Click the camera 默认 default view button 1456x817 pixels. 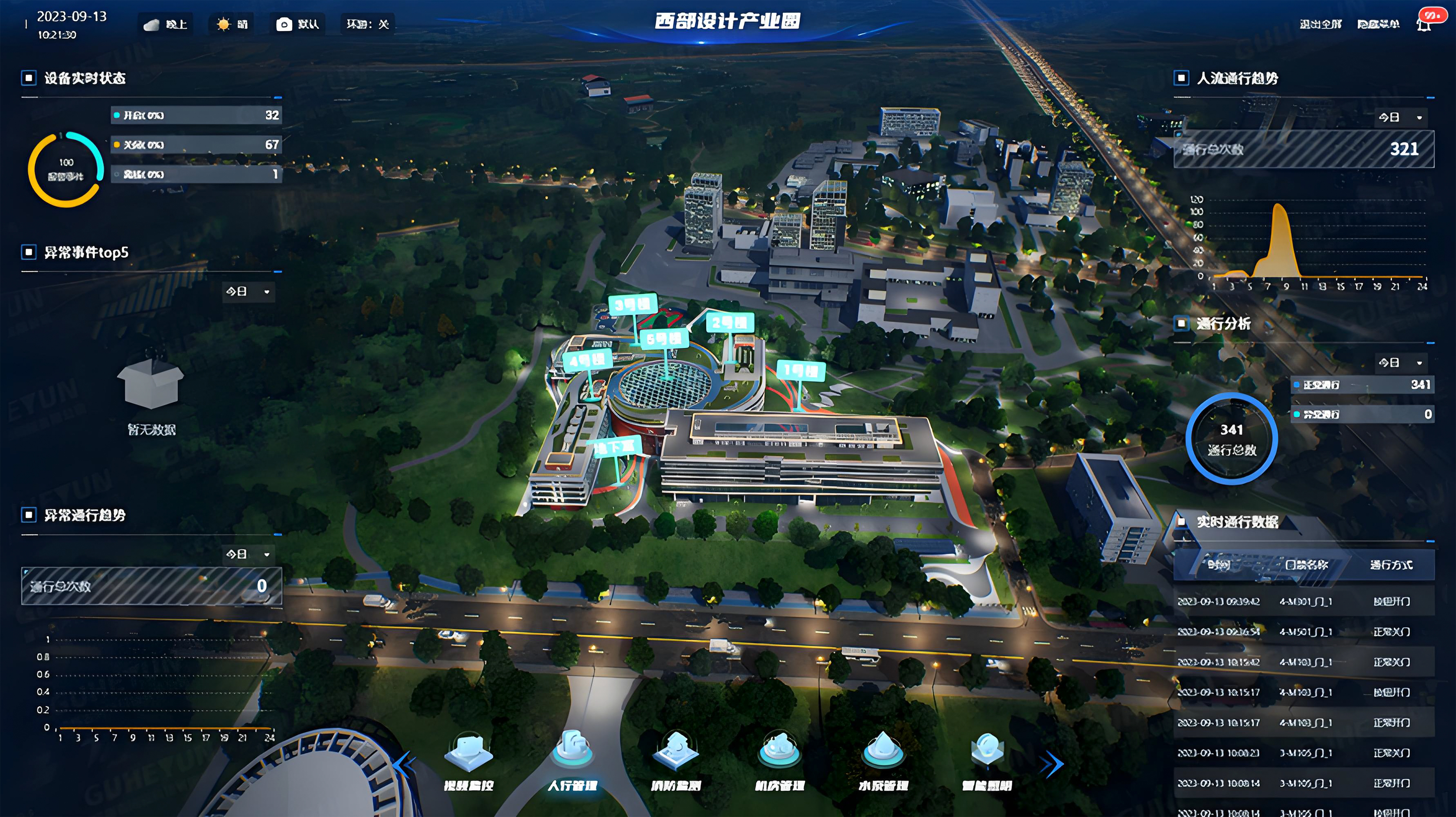pos(297,24)
